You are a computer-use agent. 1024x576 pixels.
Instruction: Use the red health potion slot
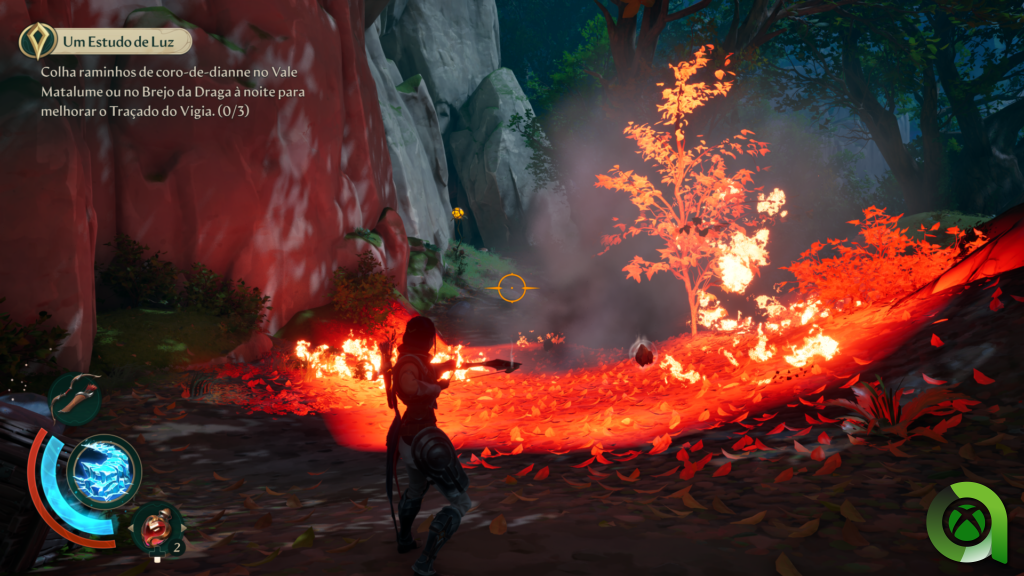click(x=157, y=525)
